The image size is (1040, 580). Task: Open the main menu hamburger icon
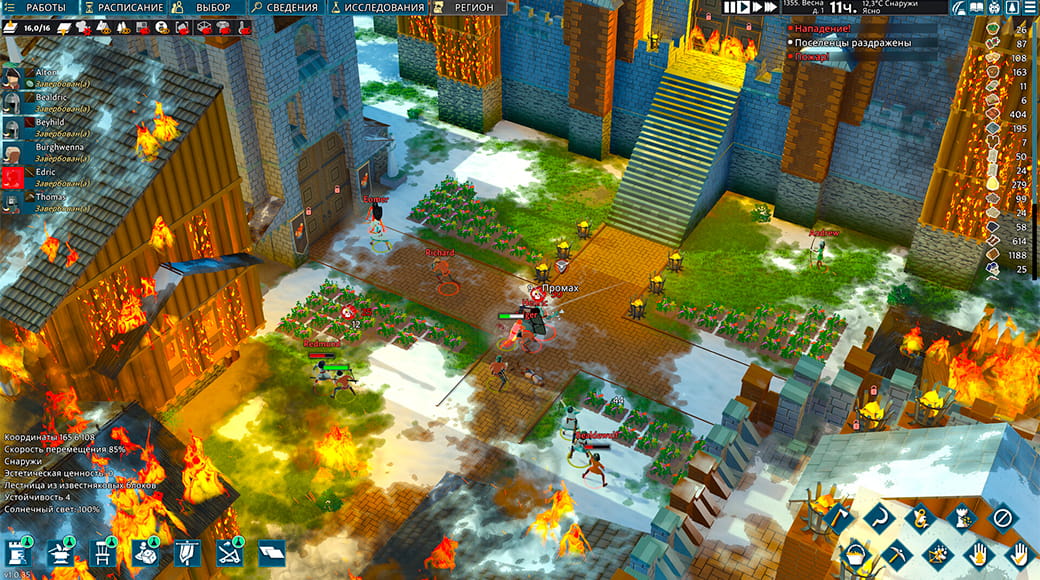tap(1029, 7)
